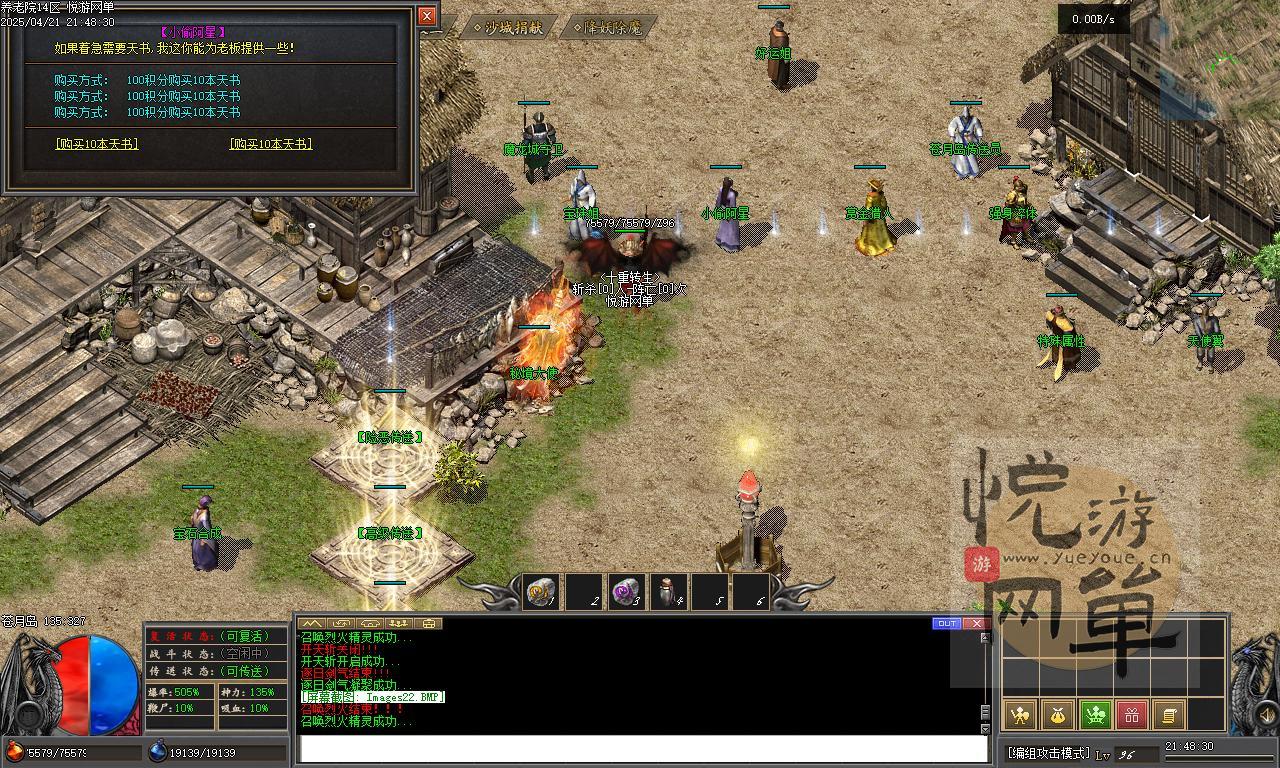Open the gold bag inventory icon
Screen dimensions: 1280x768
click(x=1058, y=714)
